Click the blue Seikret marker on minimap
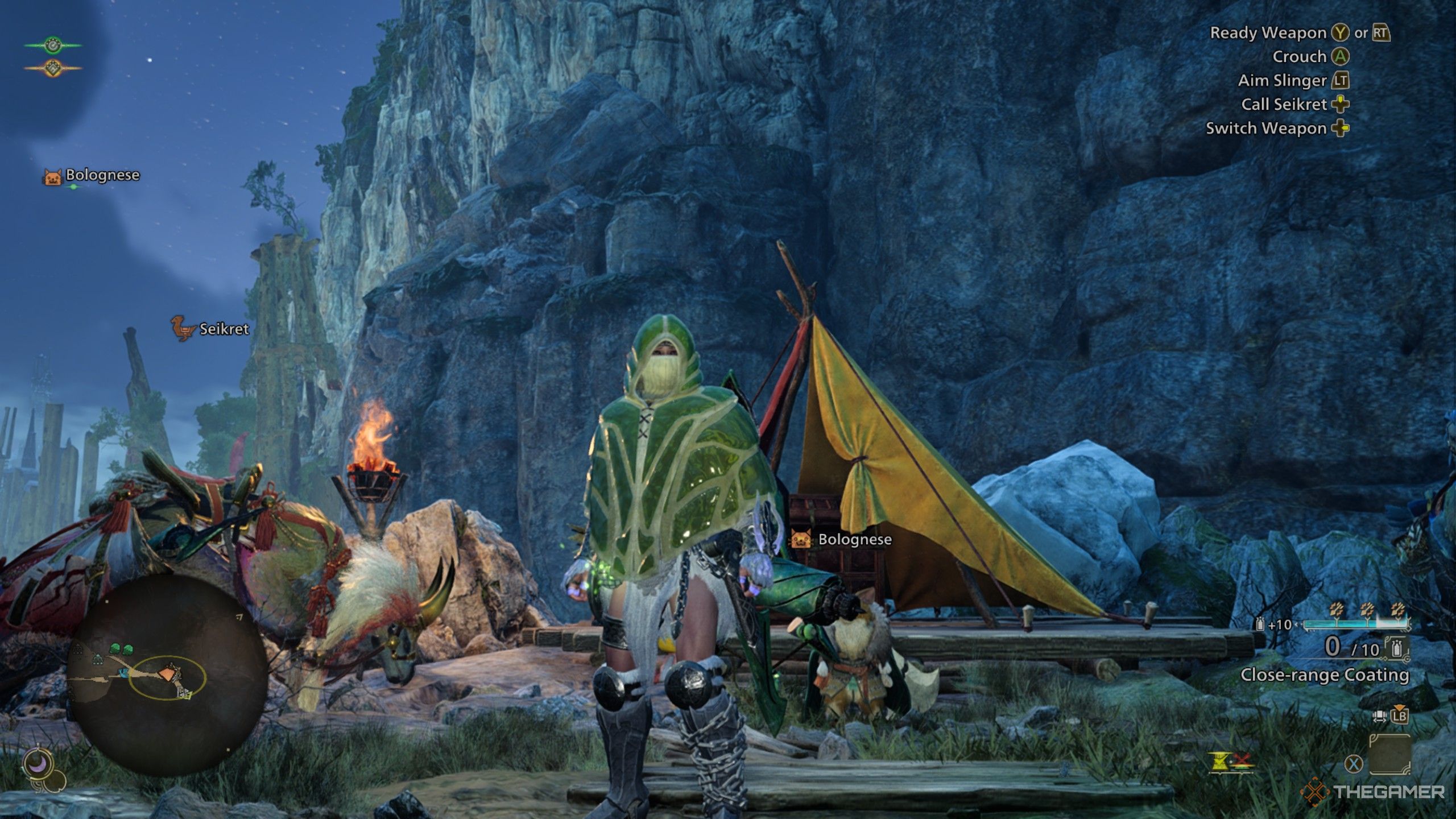Screen dimensions: 1456x819 point(122,673)
